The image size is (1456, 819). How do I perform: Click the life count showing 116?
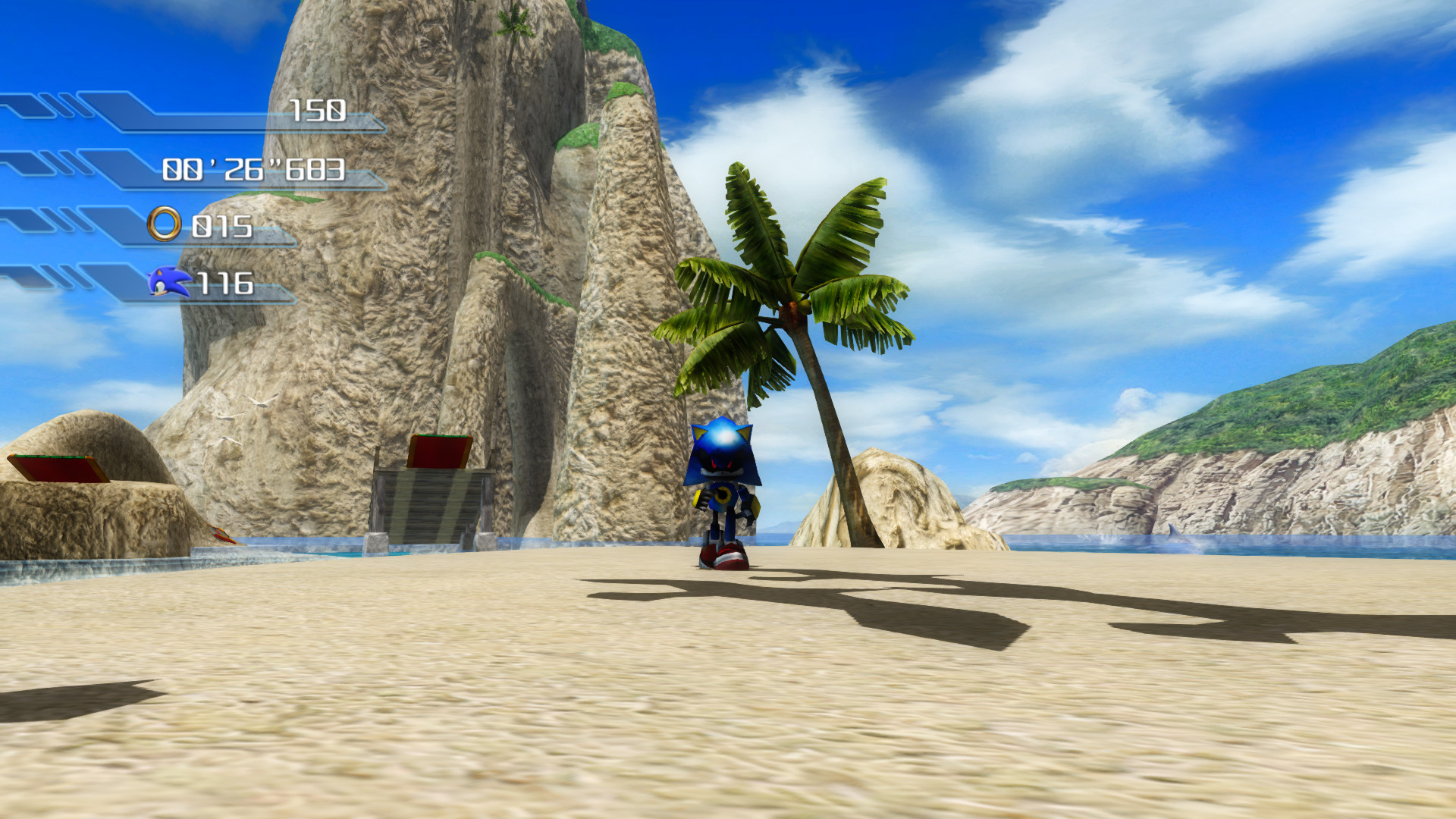click(227, 284)
